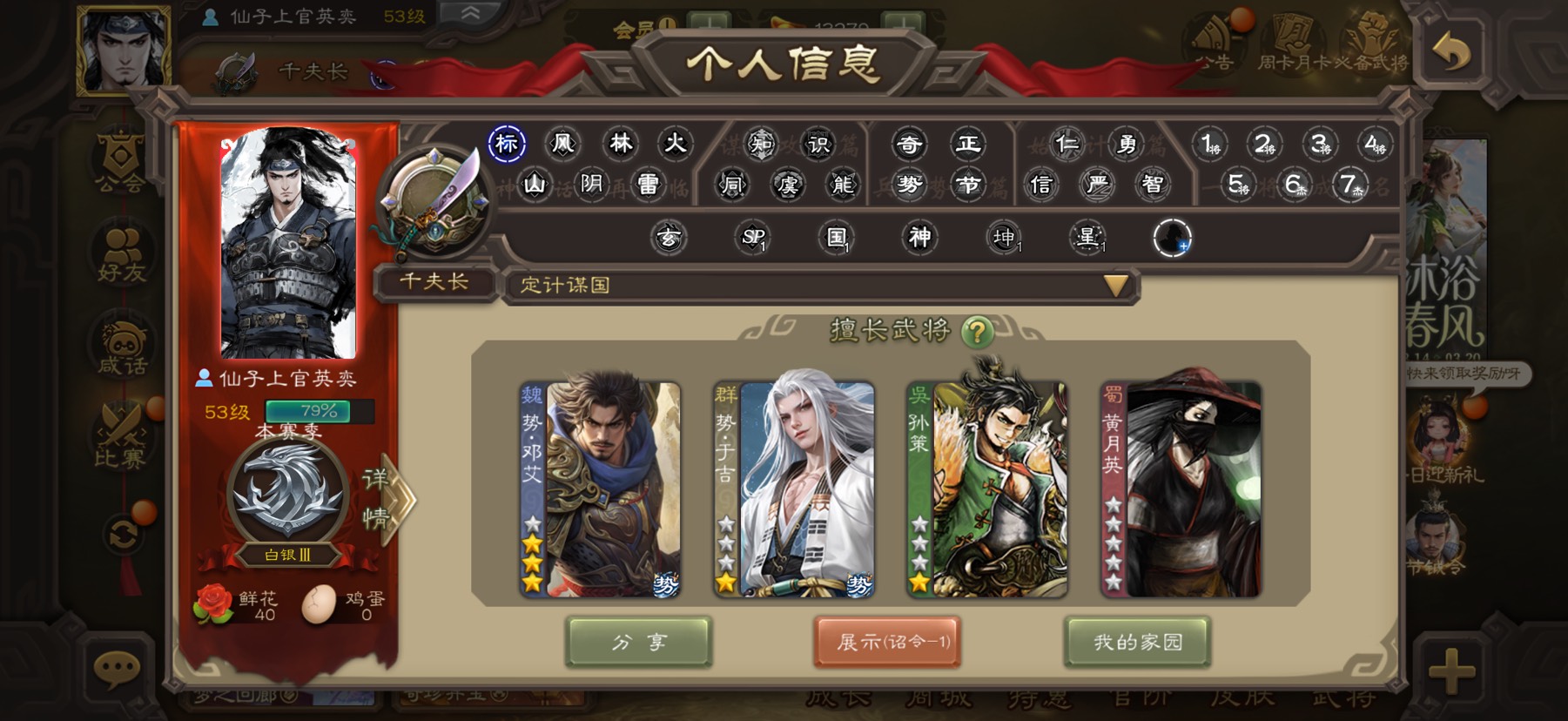Select the 风 pack badge
The width and height of the screenshot is (1568, 721).
coord(563,144)
